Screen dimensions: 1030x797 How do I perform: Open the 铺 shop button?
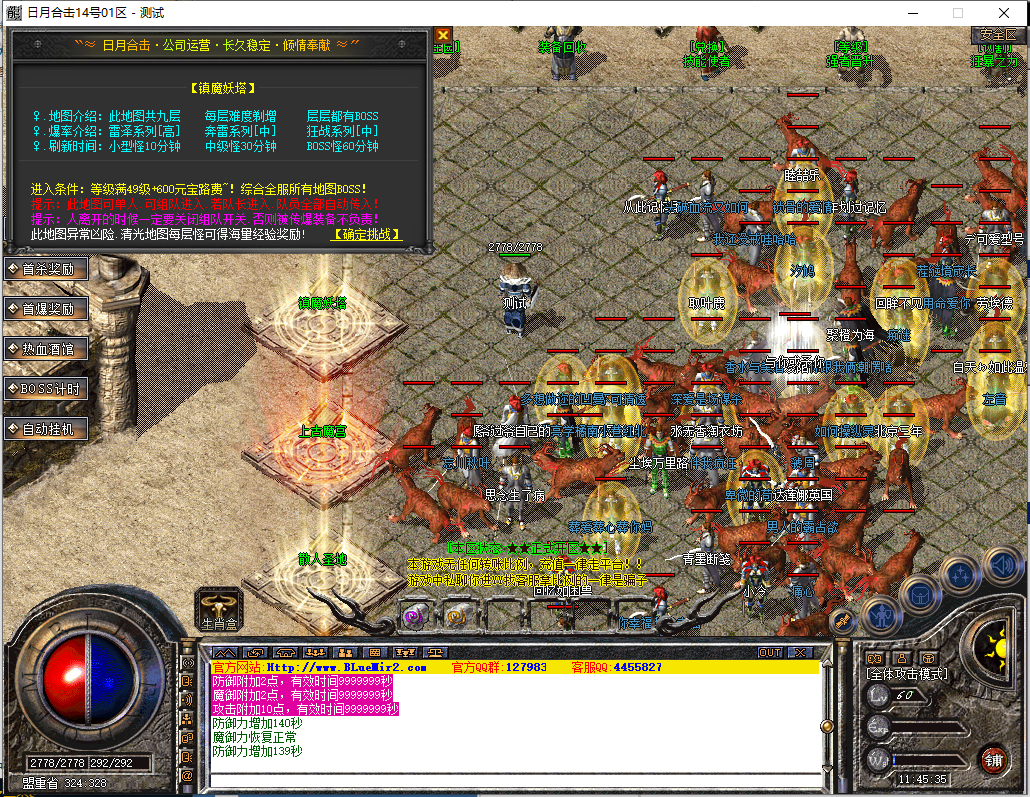[x=992, y=758]
